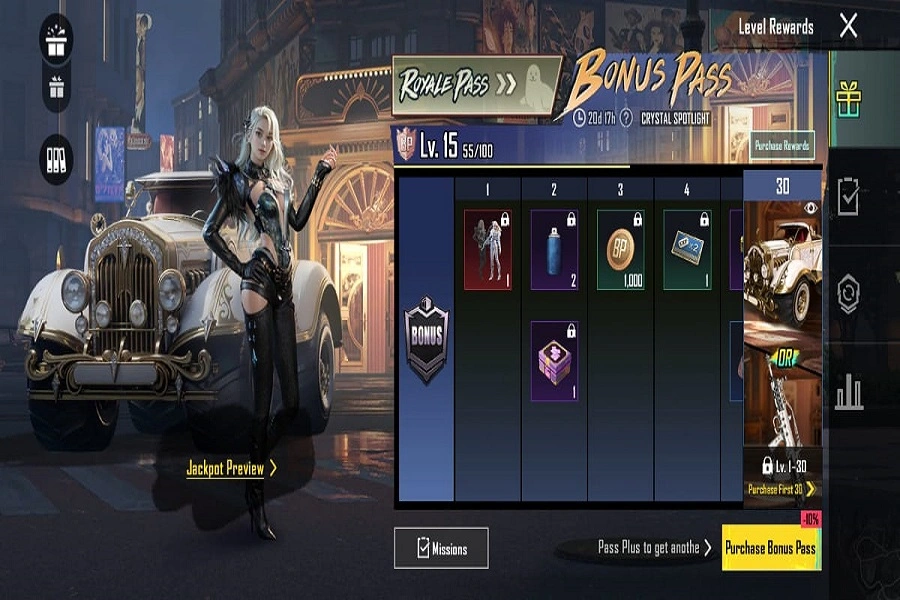This screenshot has width=900, height=600.
Task: Open the large gift box icon at top left
Action: (56, 36)
